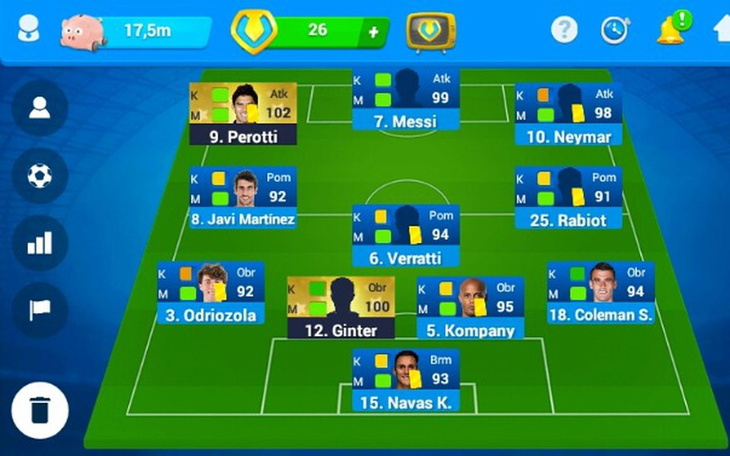This screenshot has width=730, height=456.
Task: Click the trash can button
Action: tap(40, 410)
